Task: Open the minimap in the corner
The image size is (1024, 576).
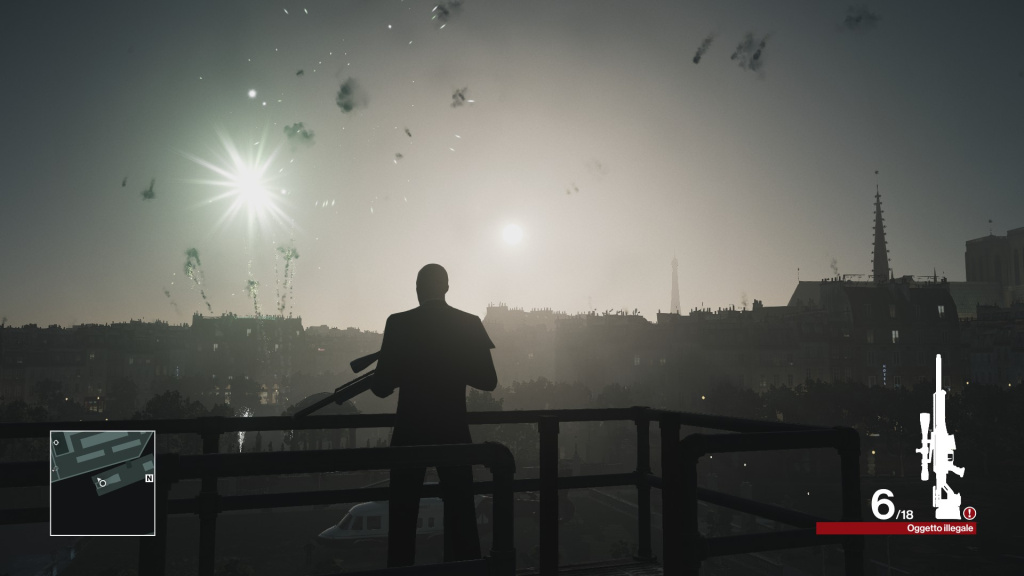Action: 102,482
